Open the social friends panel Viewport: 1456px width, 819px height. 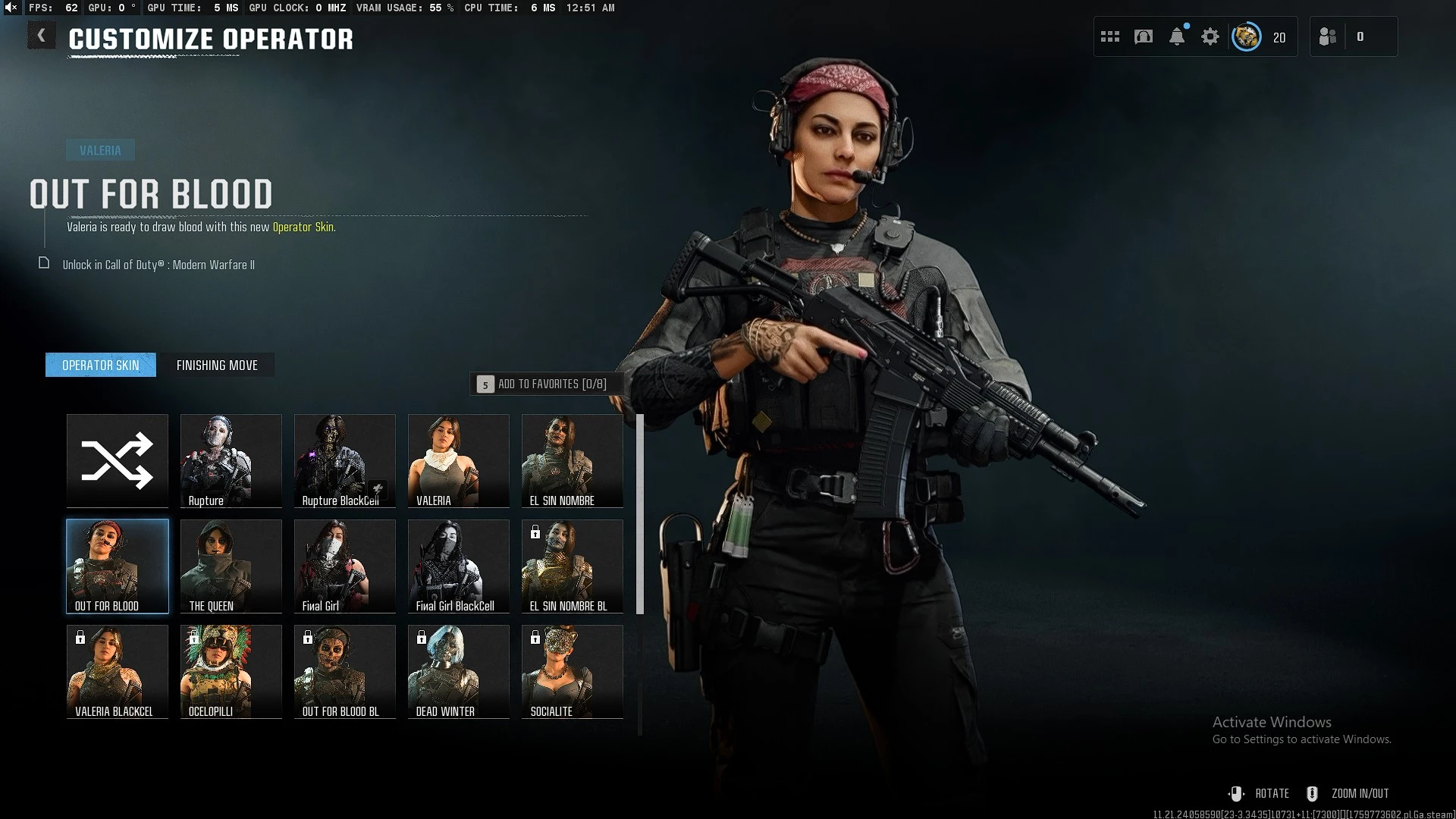pos(1328,36)
